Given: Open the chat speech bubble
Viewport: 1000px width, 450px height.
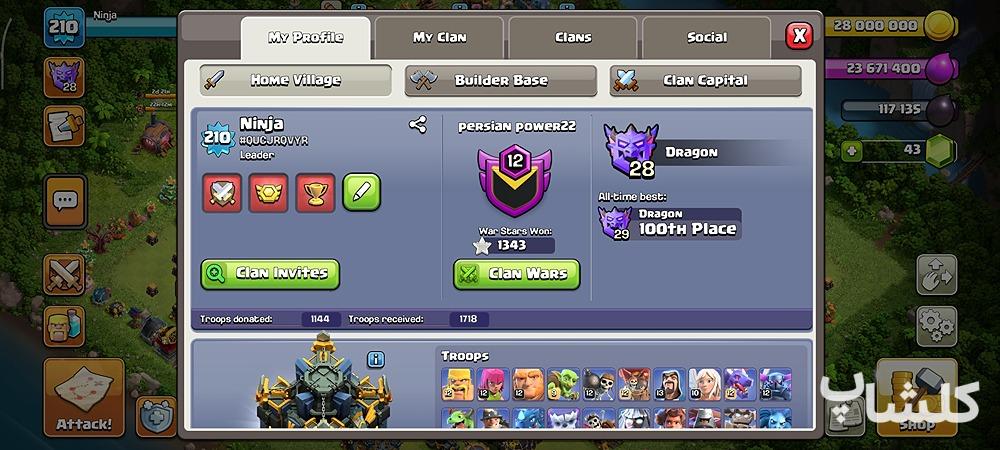Looking at the screenshot, I should [x=65, y=201].
